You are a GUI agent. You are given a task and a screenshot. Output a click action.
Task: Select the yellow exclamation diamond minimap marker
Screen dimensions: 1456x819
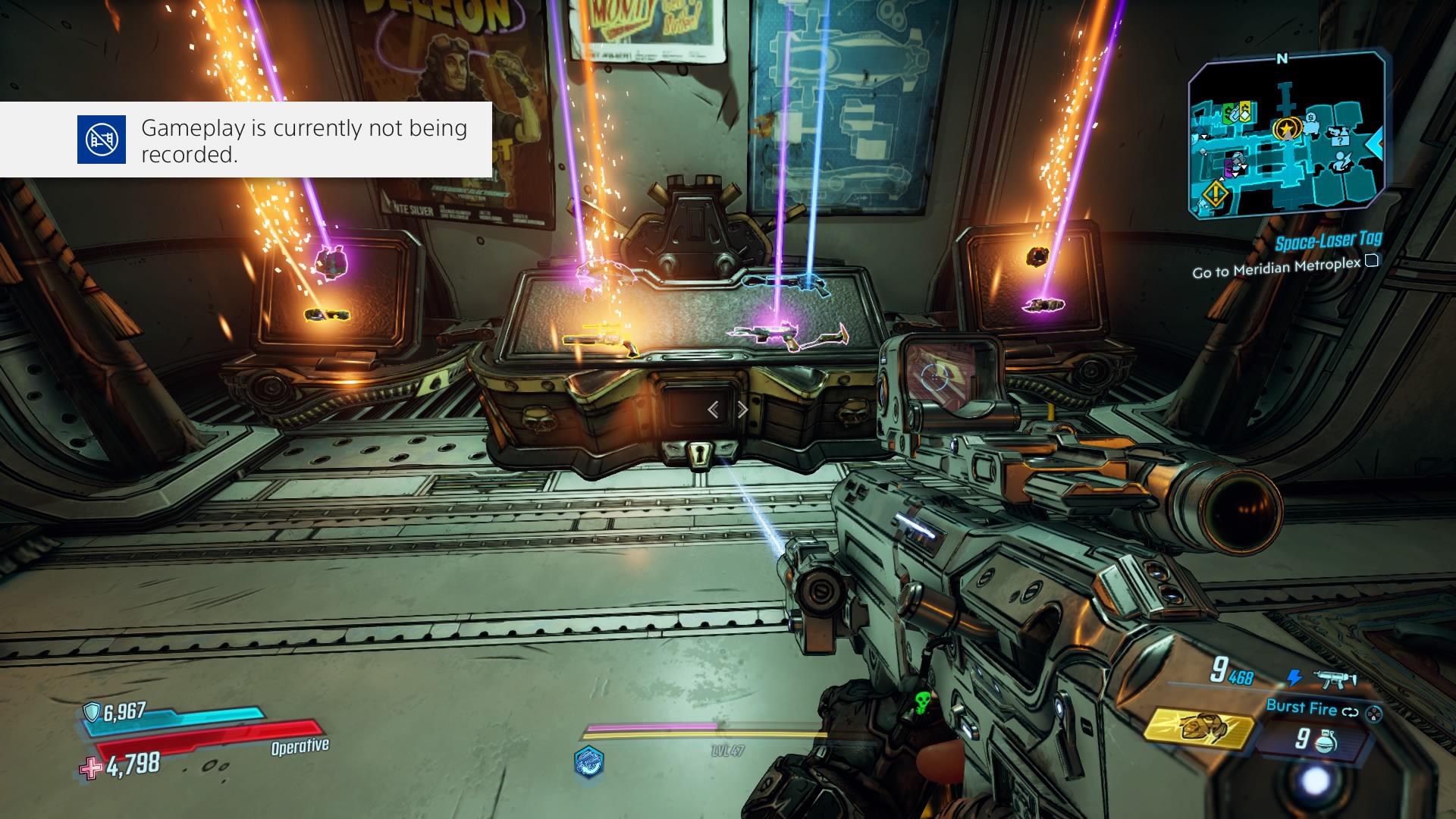click(1216, 193)
